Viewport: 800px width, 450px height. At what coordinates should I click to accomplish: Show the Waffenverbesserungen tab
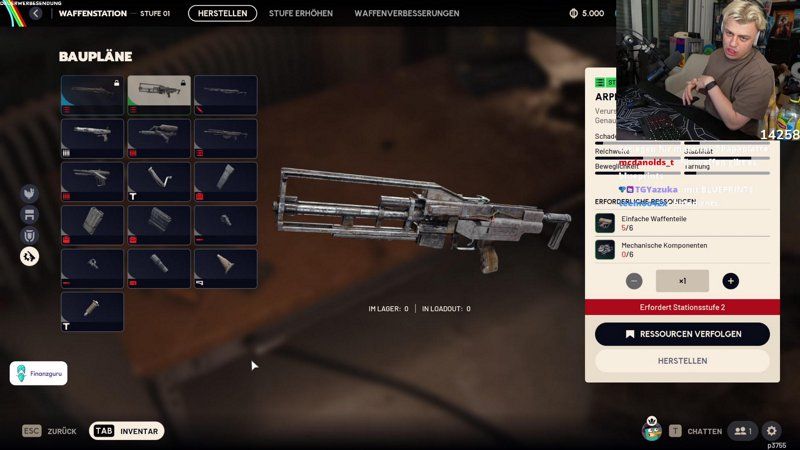[x=406, y=13]
